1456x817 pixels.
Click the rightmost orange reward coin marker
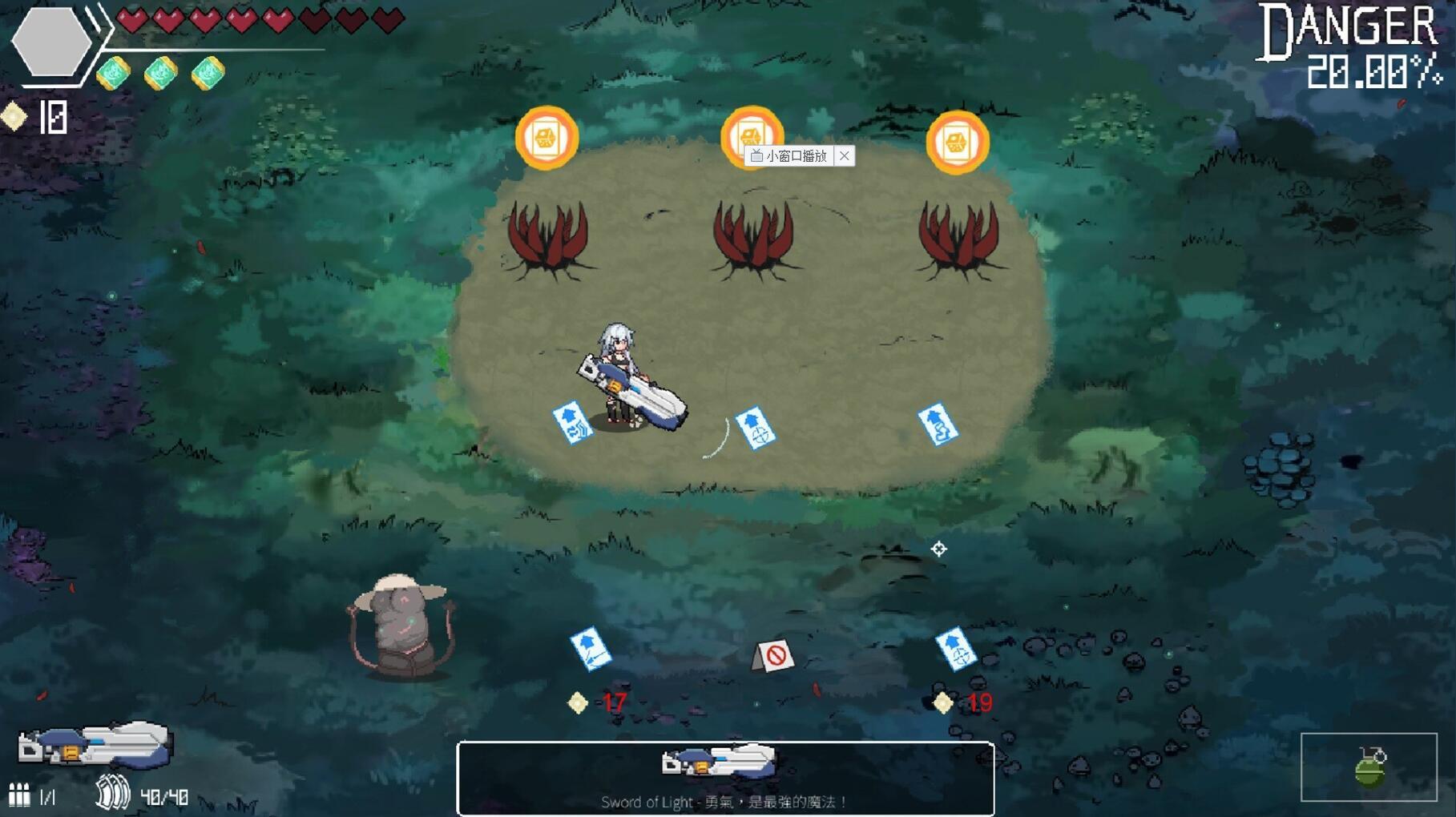tap(958, 140)
